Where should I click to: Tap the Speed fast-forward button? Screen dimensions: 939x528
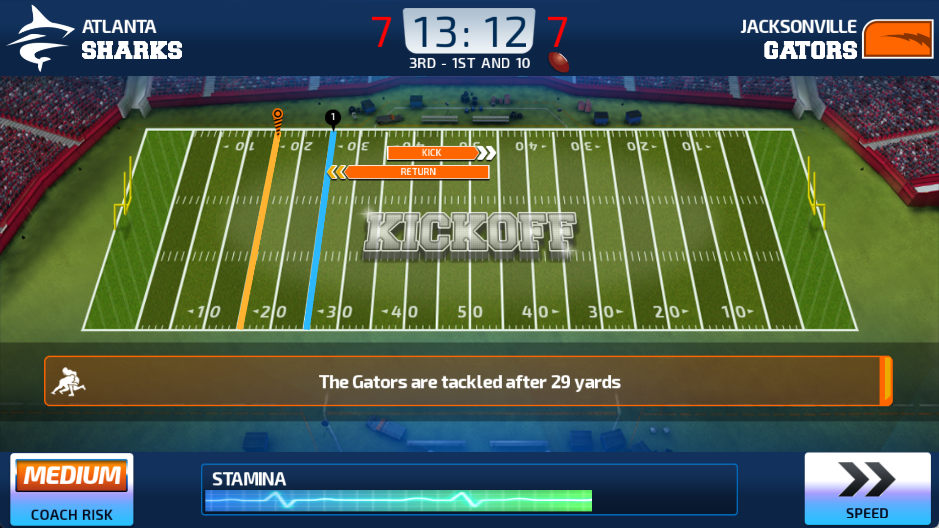(866, 488)
